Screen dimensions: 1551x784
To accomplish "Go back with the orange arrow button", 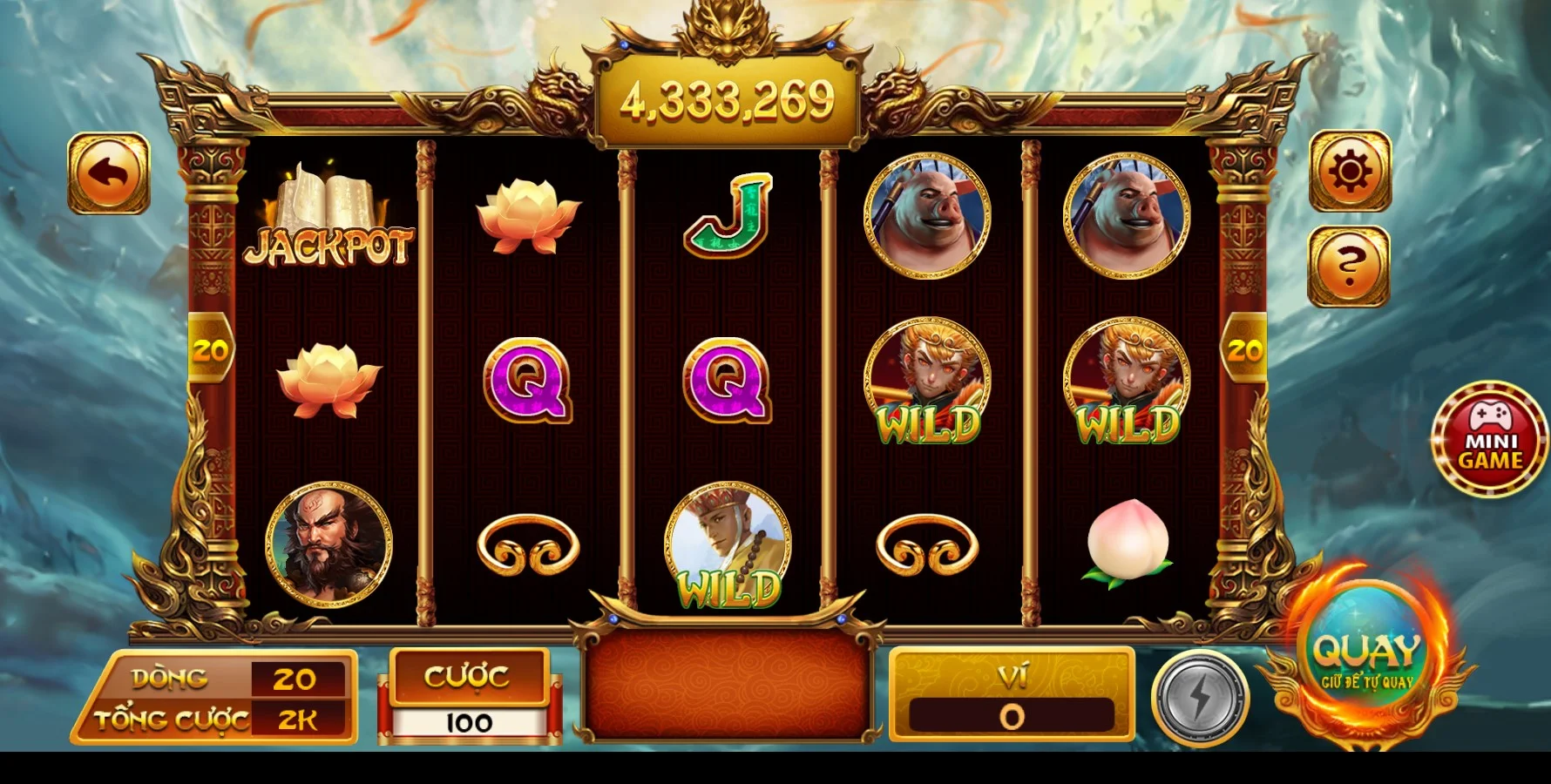I will [109, 173].
